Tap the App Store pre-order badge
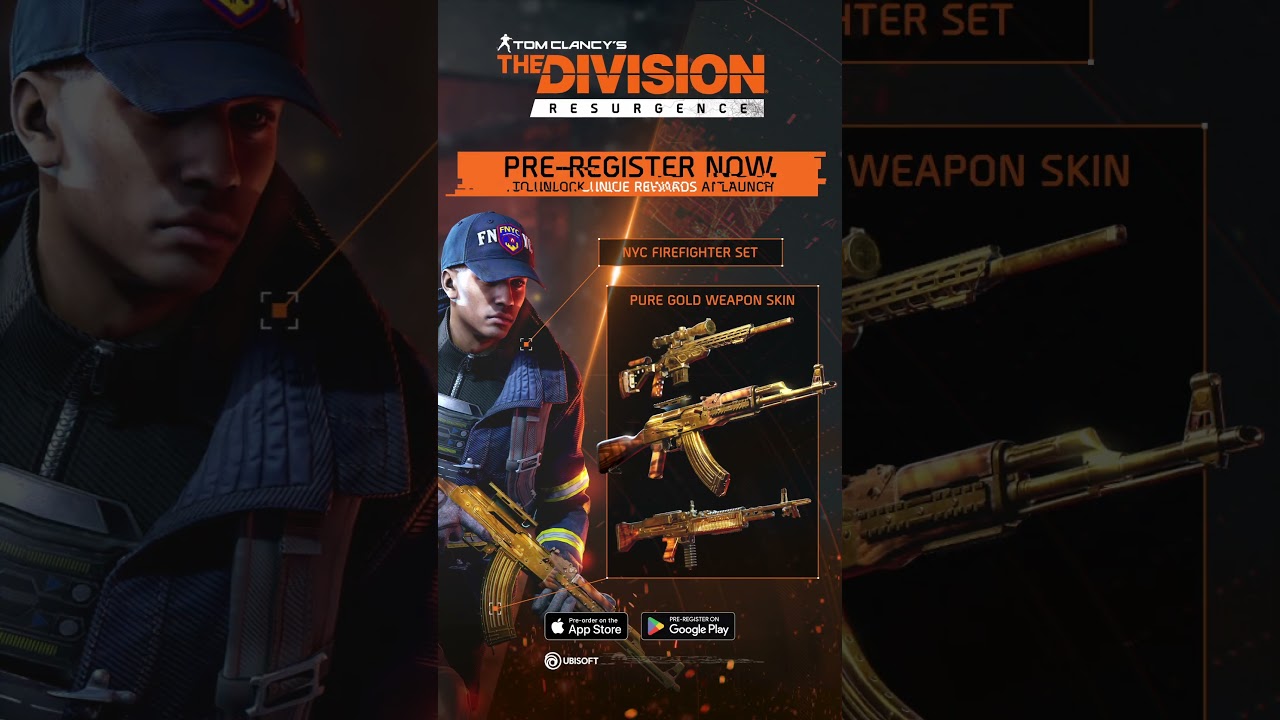The image size is (1280, 720). click(586, 626)
